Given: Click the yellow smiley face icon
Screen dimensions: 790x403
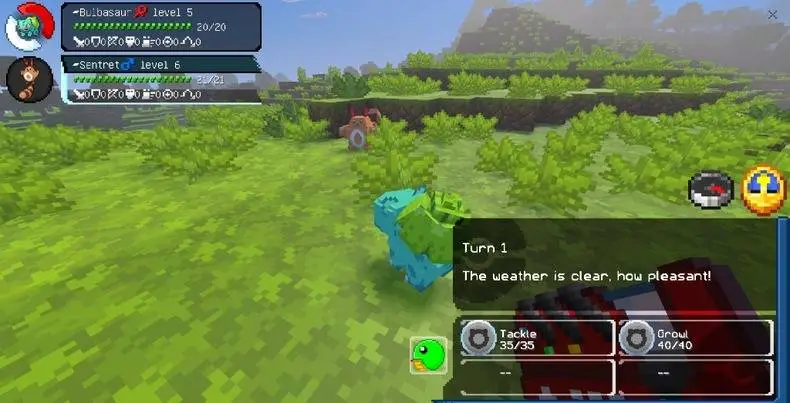Looking at the screenshot, I should (764, 190).
